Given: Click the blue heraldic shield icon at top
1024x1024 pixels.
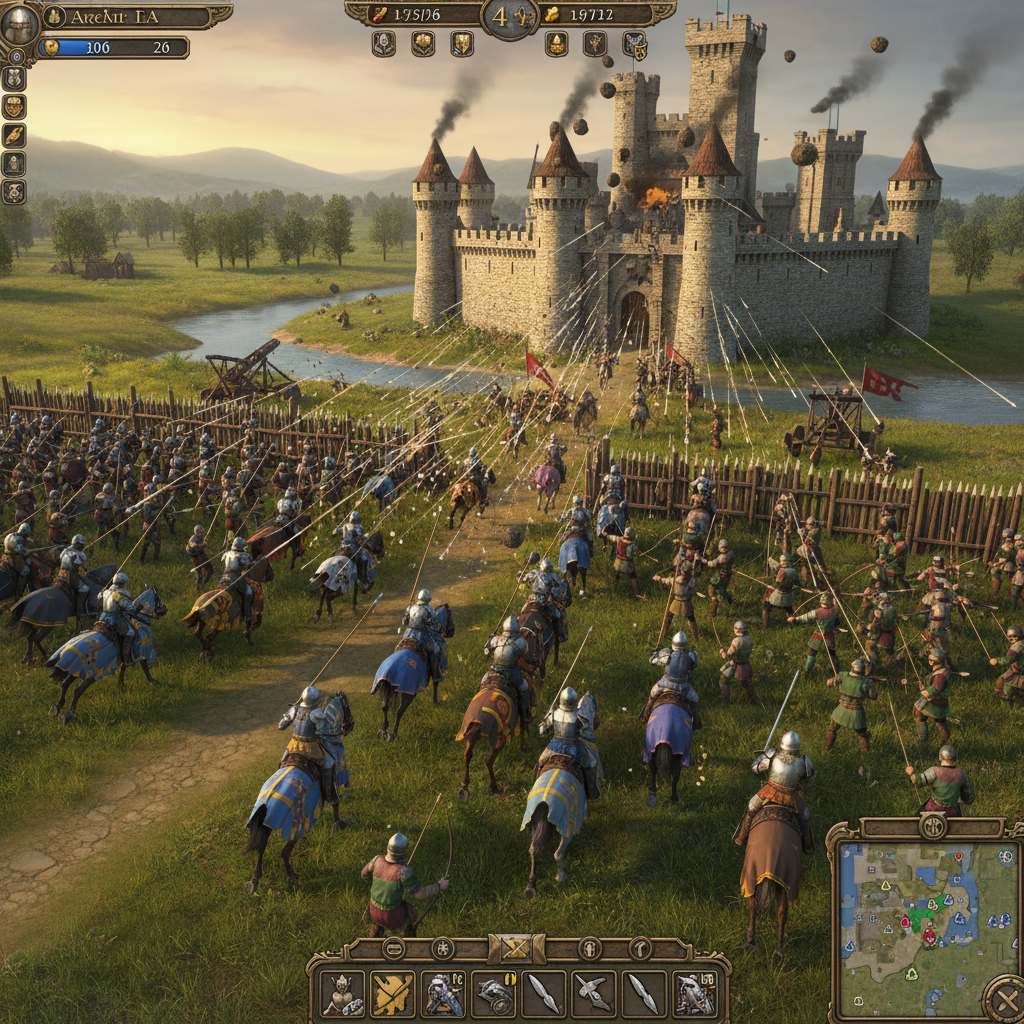Looking at the screenshot, I should coord(634,44).
